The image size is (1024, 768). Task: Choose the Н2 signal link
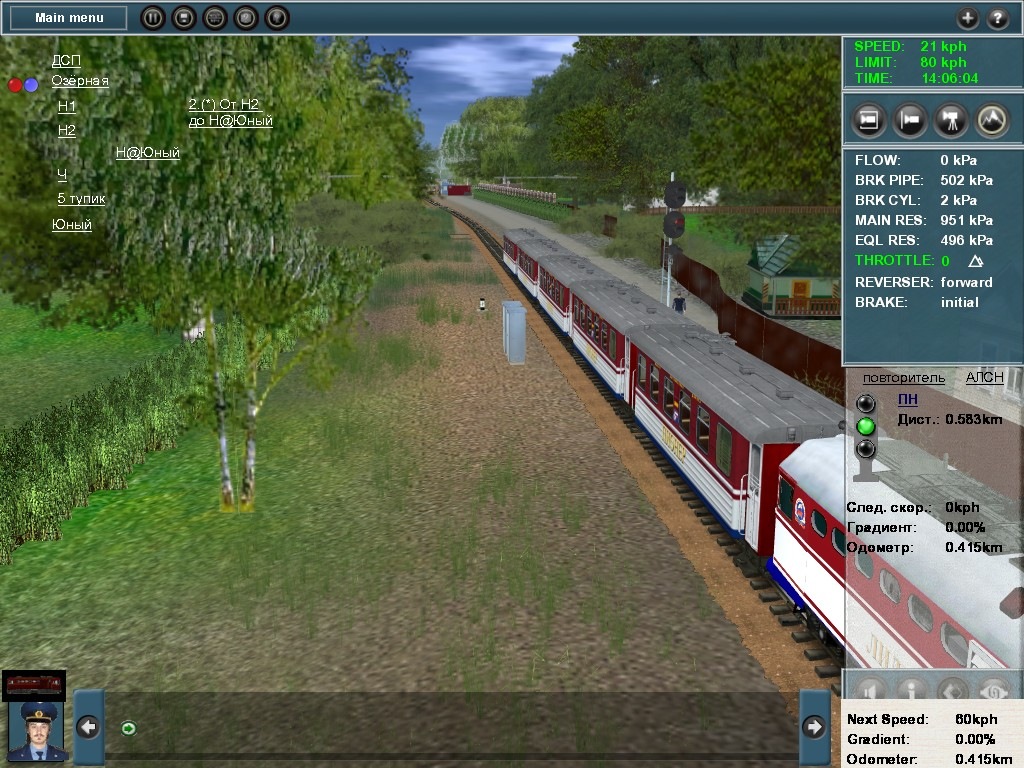(x=67, y=130)
